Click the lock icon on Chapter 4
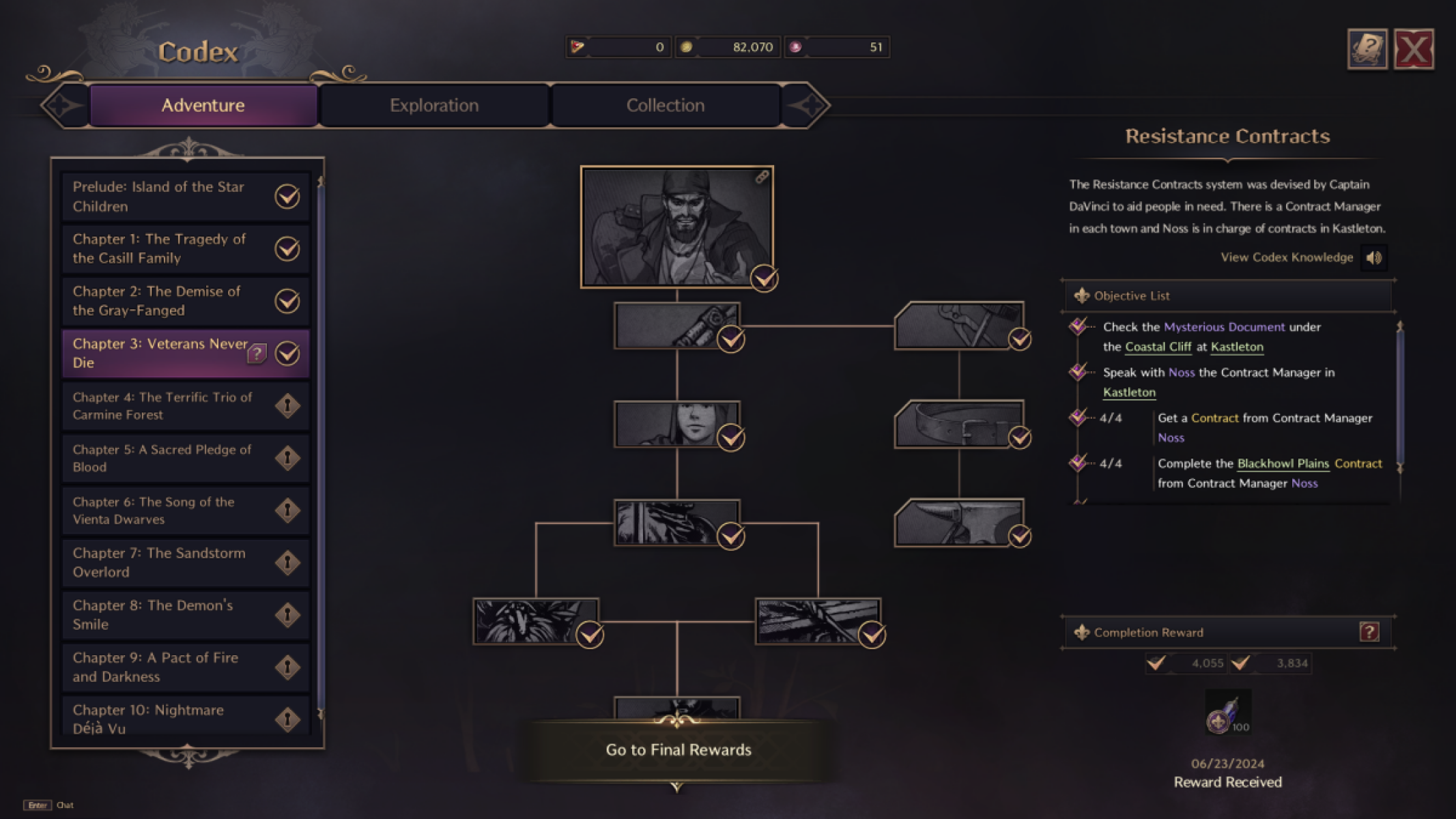The width and height of the screenshot is (1456, 819). (x=287, y=405)
